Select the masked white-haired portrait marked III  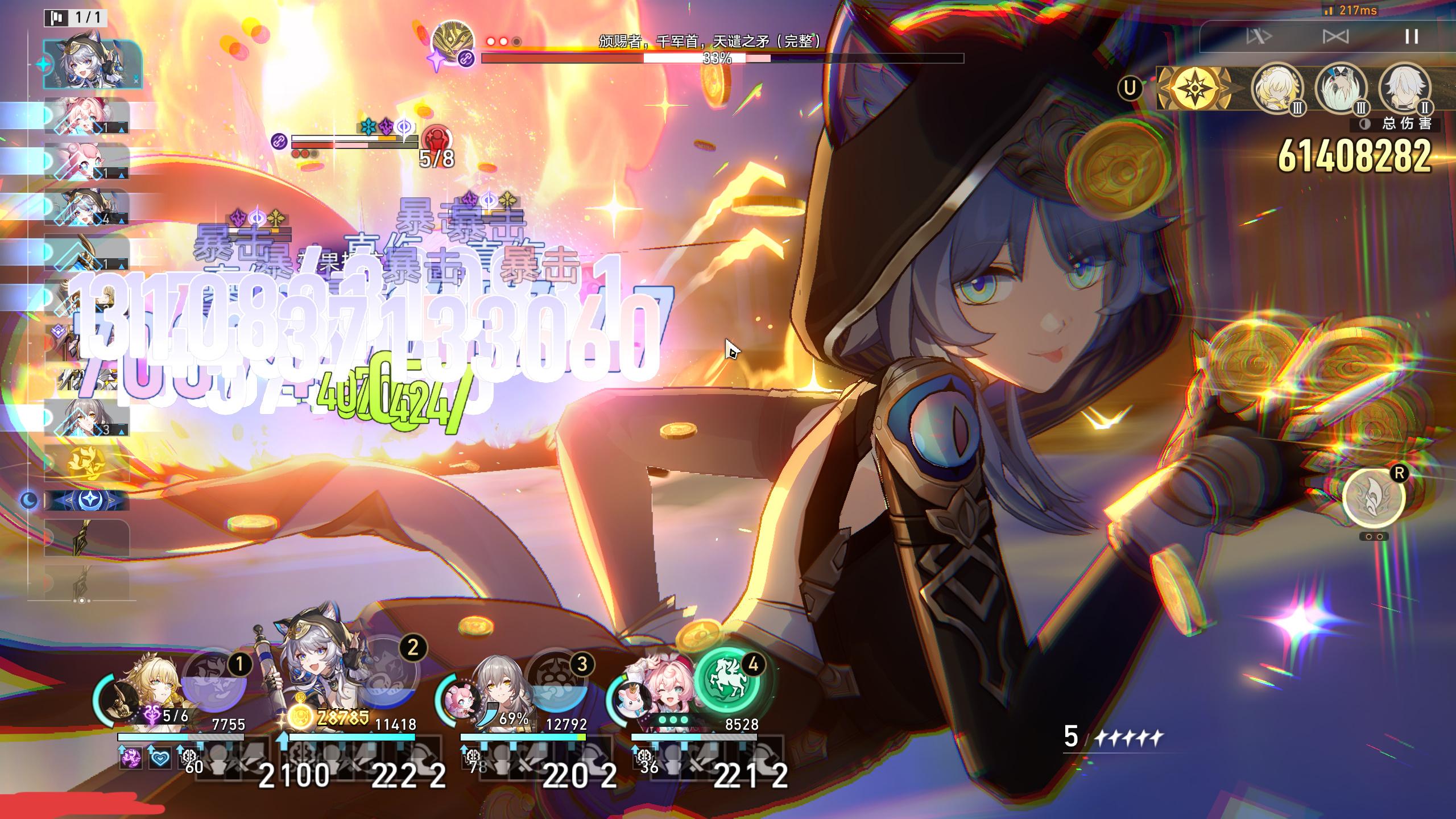[1341, 89]
